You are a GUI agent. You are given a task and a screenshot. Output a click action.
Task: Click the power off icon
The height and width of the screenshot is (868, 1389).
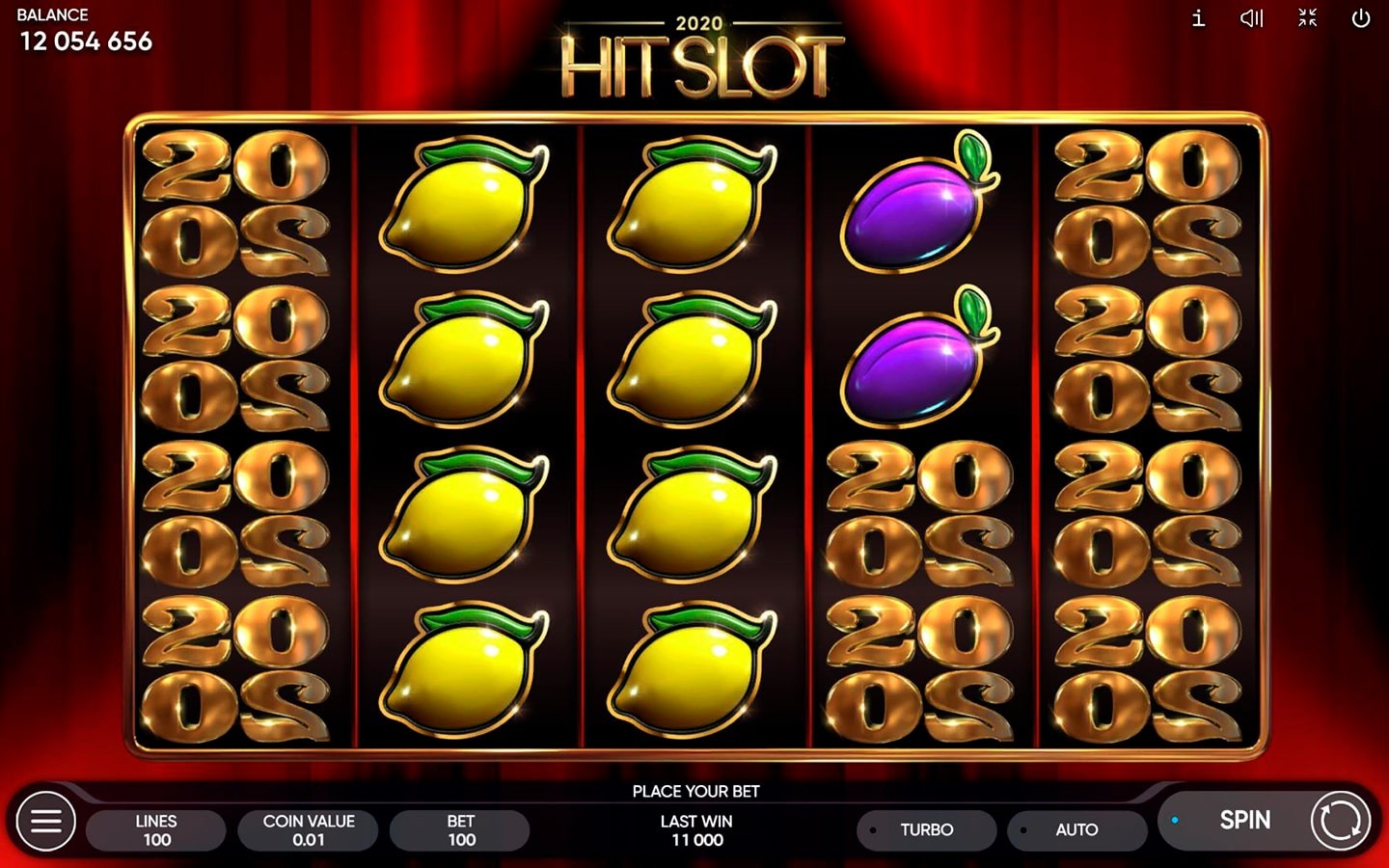[1360, 18]
